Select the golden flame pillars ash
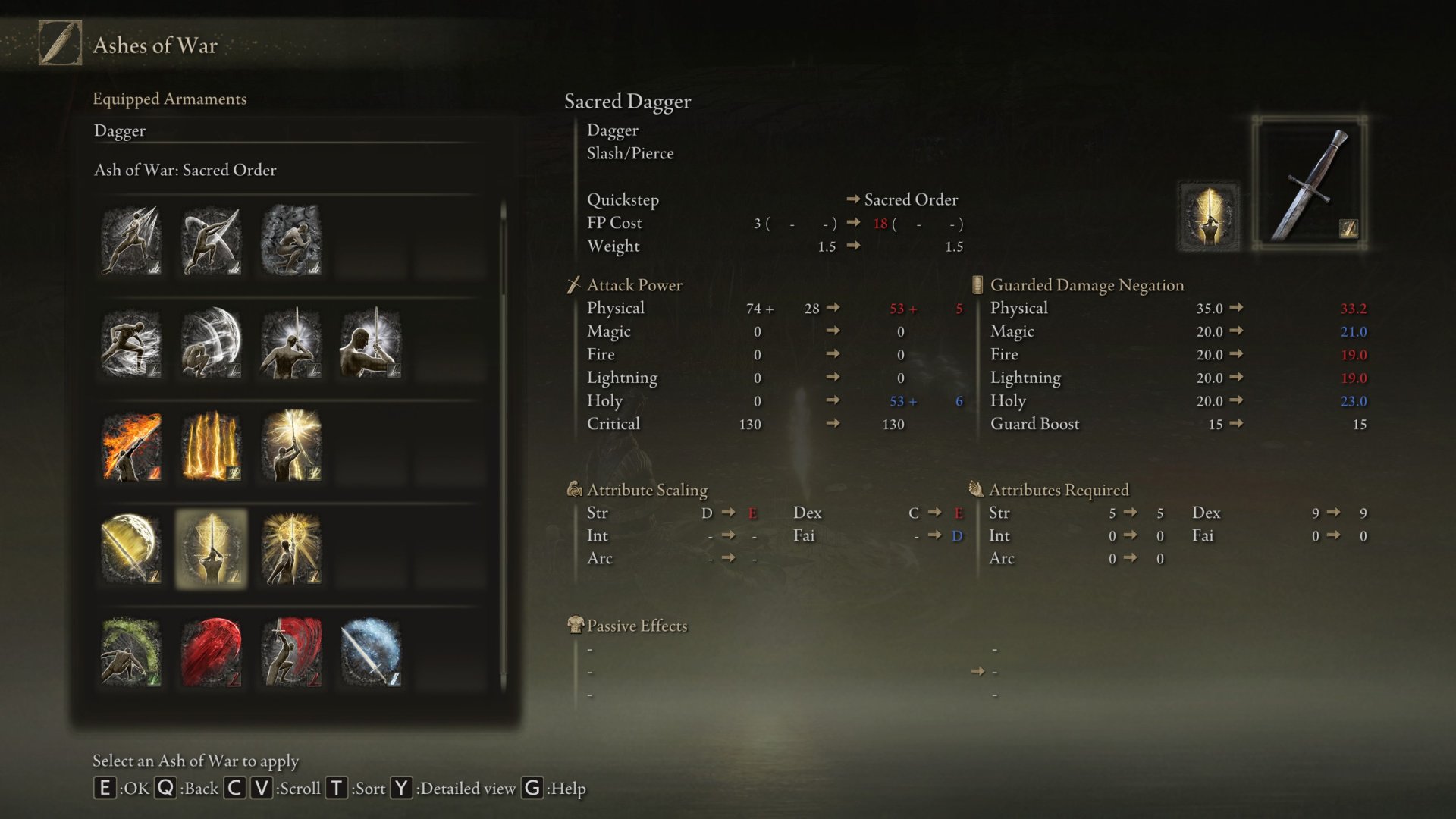Viewport: 1456px width, 819px height. click(x=212, y=447)
